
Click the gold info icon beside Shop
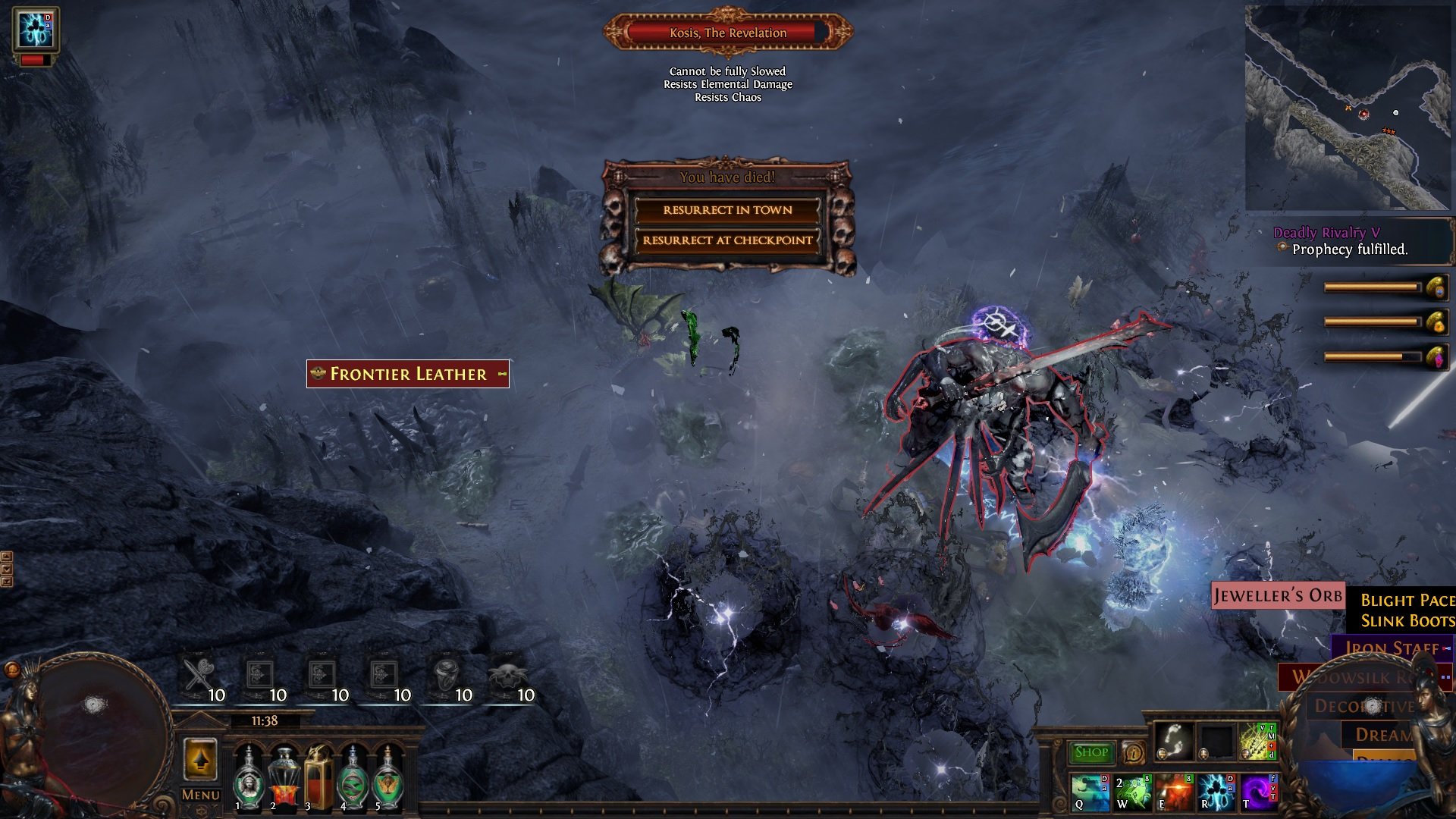pyautogui.click(x=1134, y=752)
